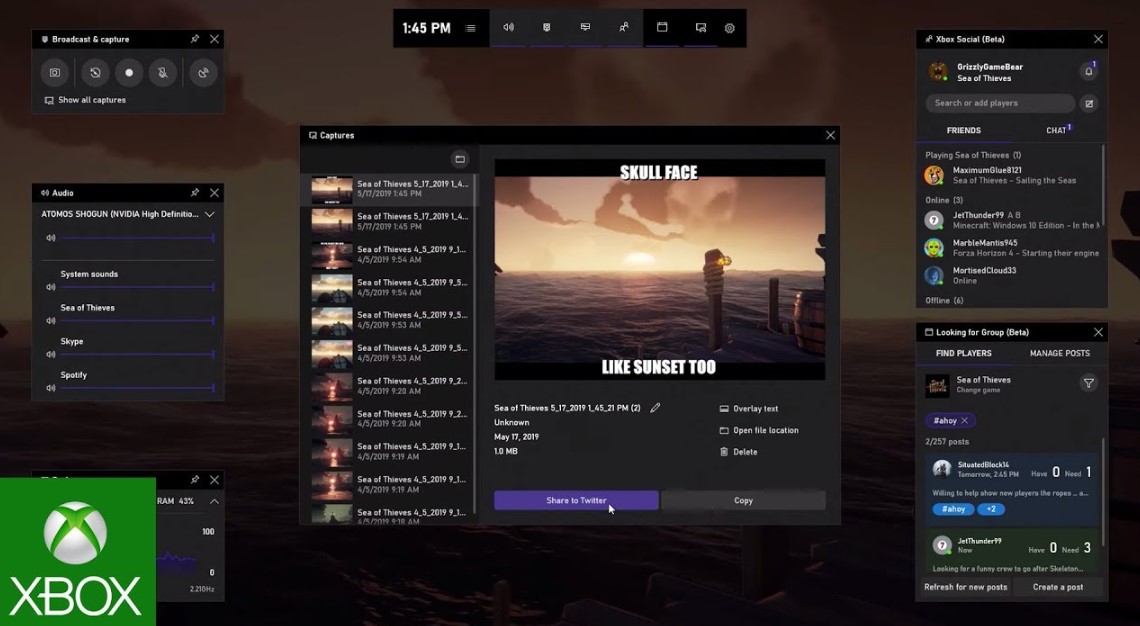Remove the #ahoy tag filter
This screenshot has height=626, width=1140.
[x=964, y=421]
